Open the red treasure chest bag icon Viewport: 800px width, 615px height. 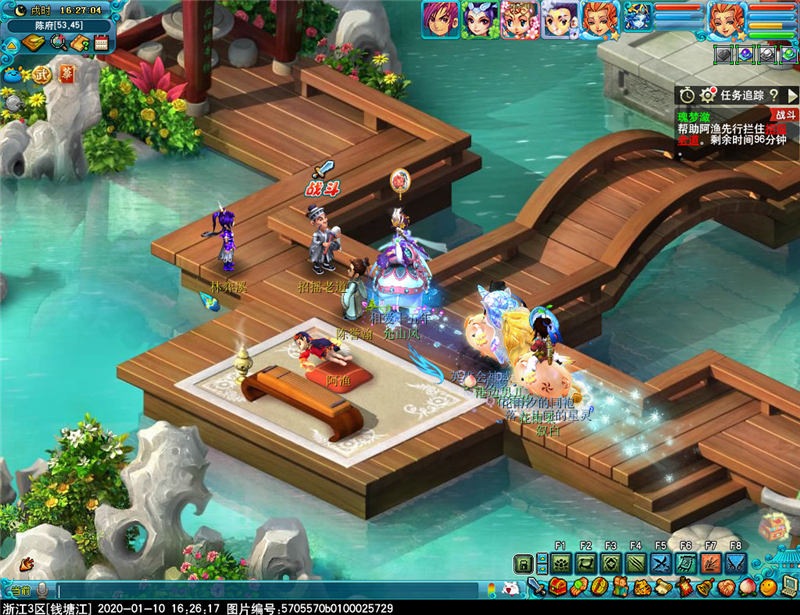coord(558,586)
